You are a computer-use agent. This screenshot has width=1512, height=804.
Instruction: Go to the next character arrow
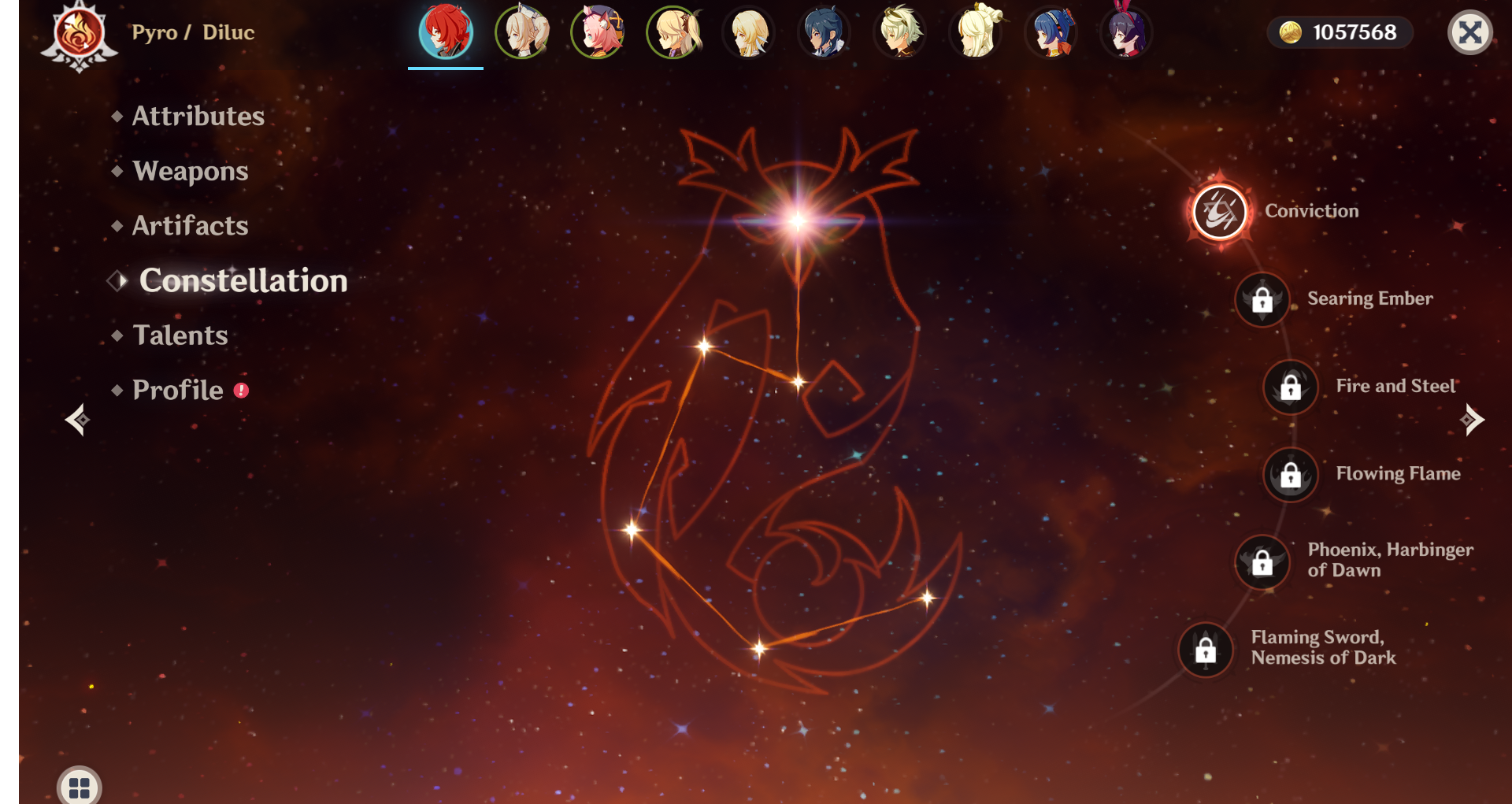(1471, 420)
